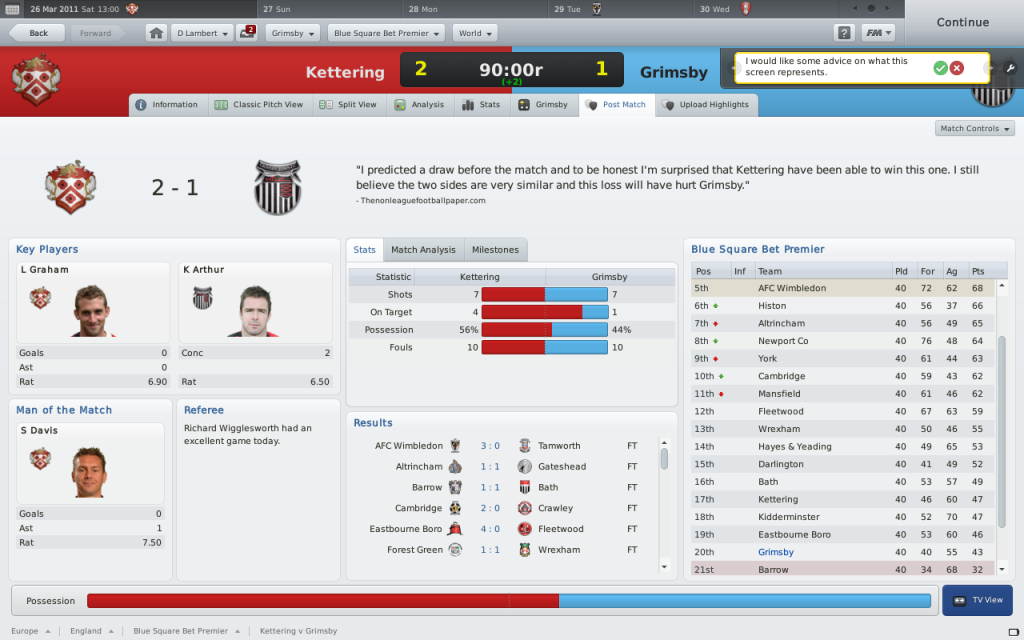Open the World dropdown menu
The height and width of the screenshot is (640, 1024).
coord(475,33)
